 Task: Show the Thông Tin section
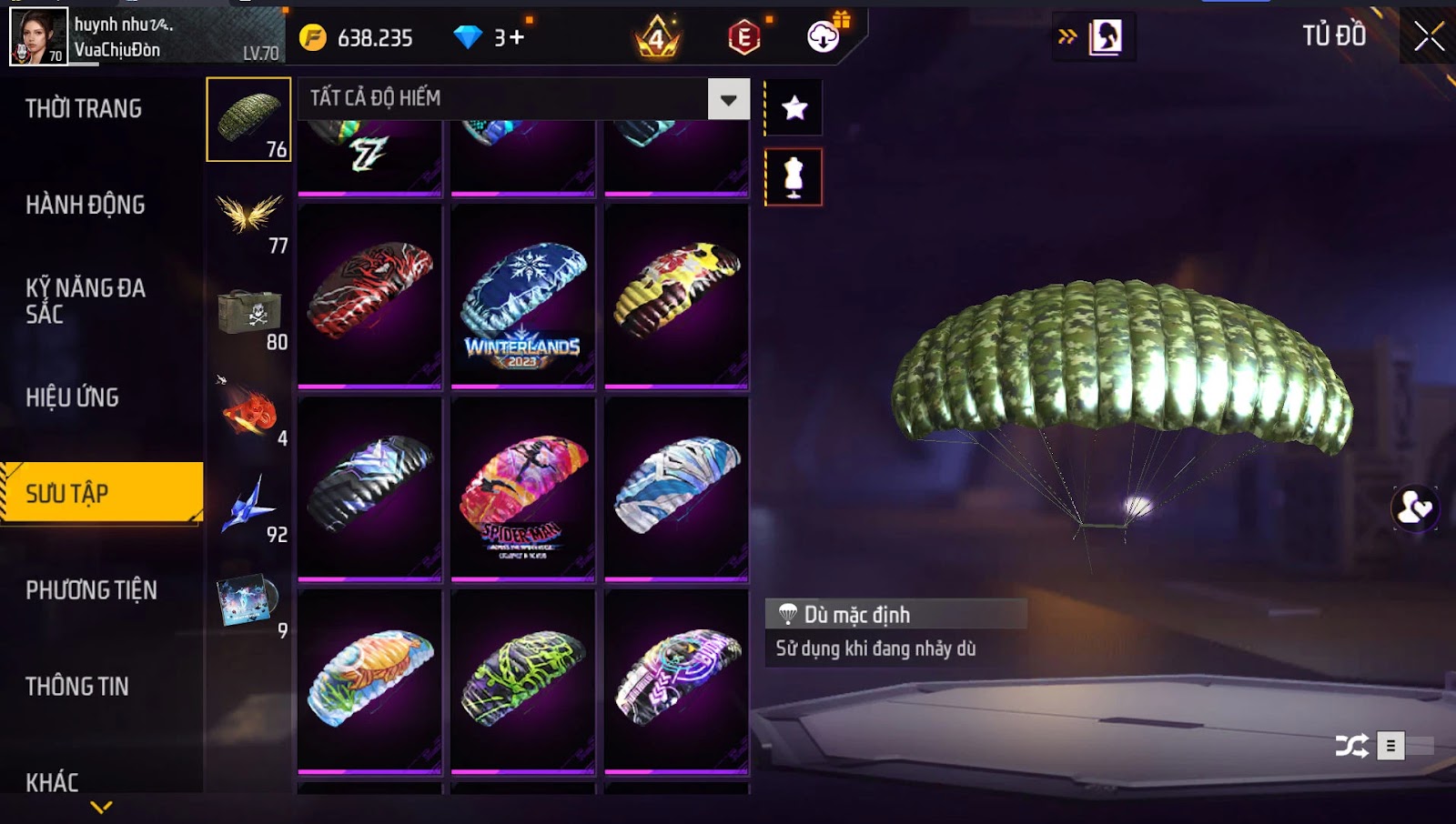click(77, 687)
